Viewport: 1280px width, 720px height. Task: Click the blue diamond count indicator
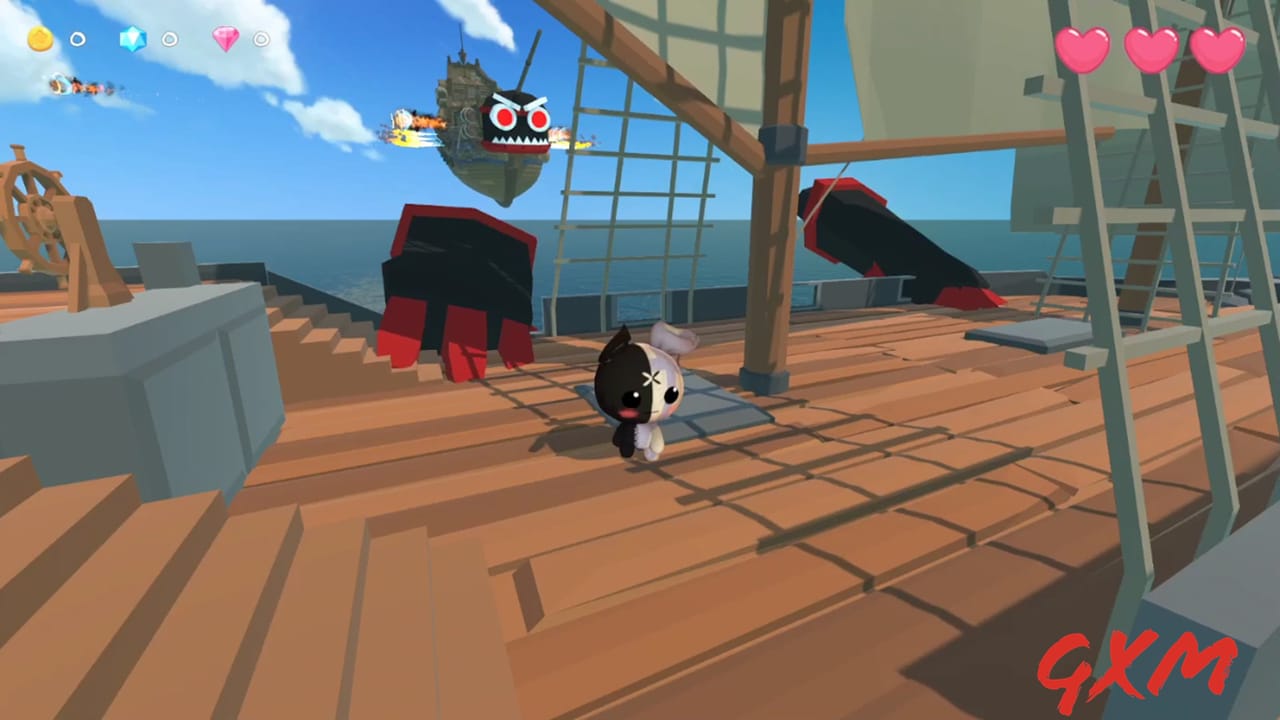[x=170, y=39]
